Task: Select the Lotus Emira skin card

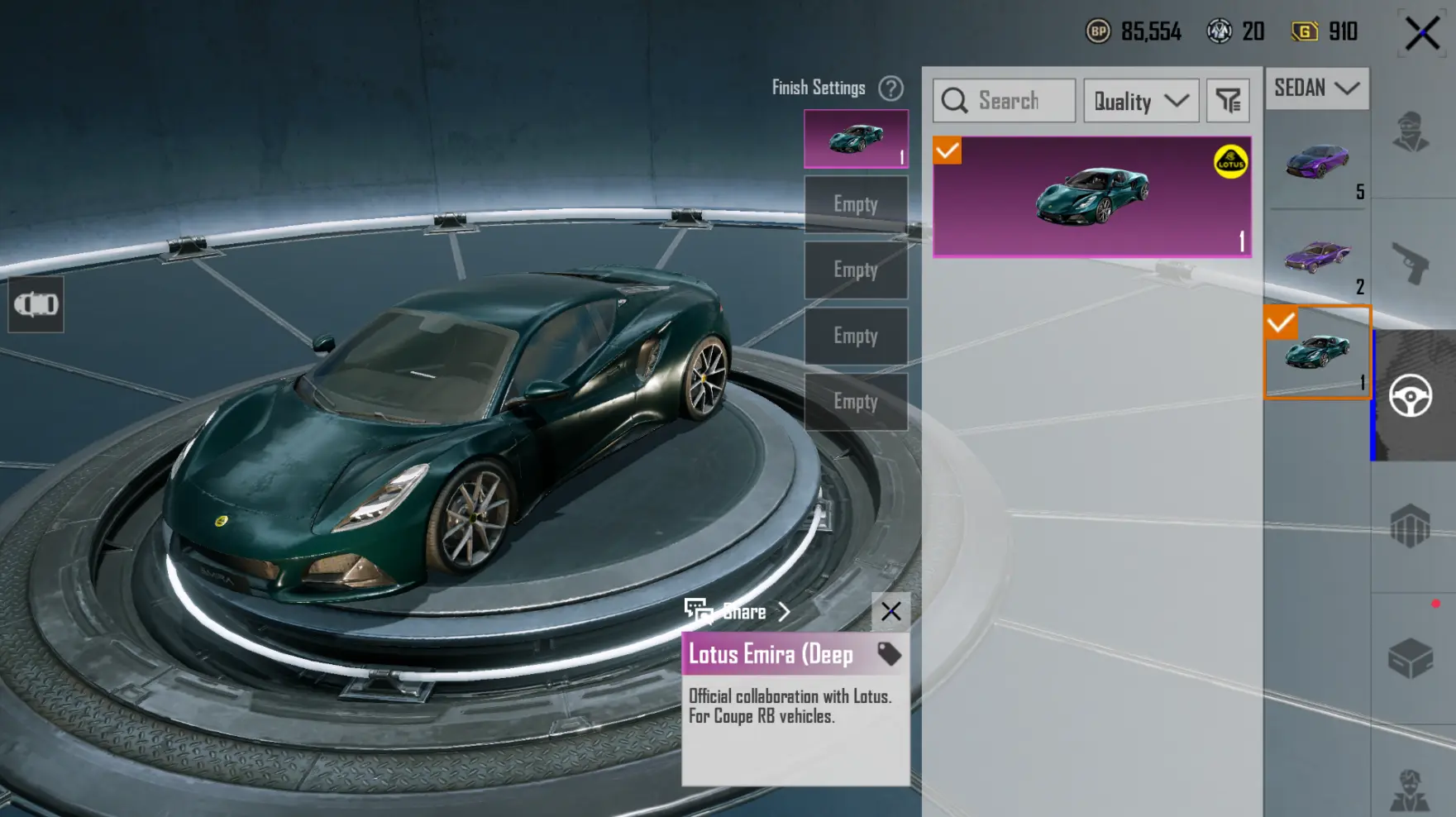Action: 1091,197
